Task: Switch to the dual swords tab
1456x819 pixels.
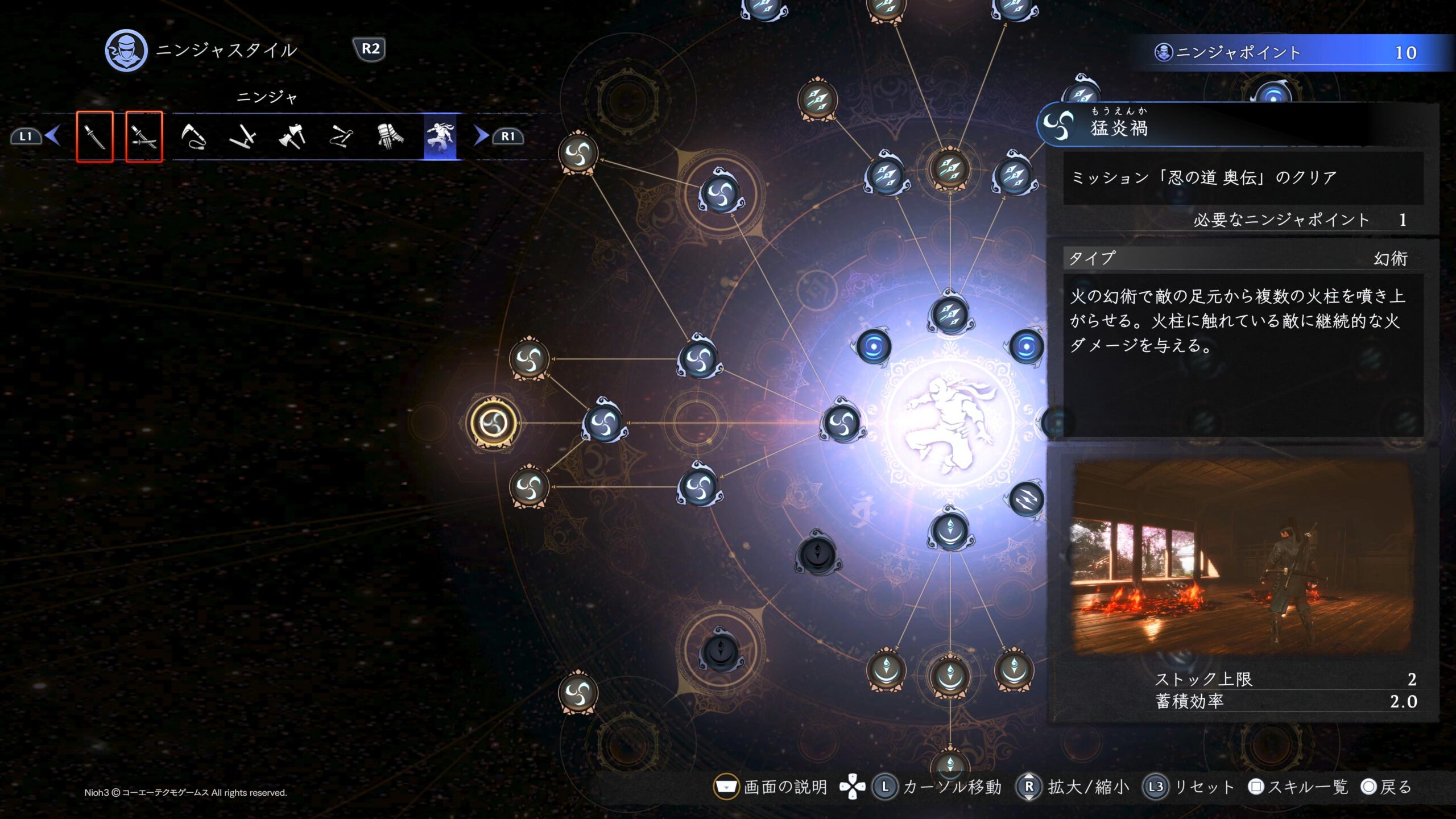Action: click(x=143, y=136)
